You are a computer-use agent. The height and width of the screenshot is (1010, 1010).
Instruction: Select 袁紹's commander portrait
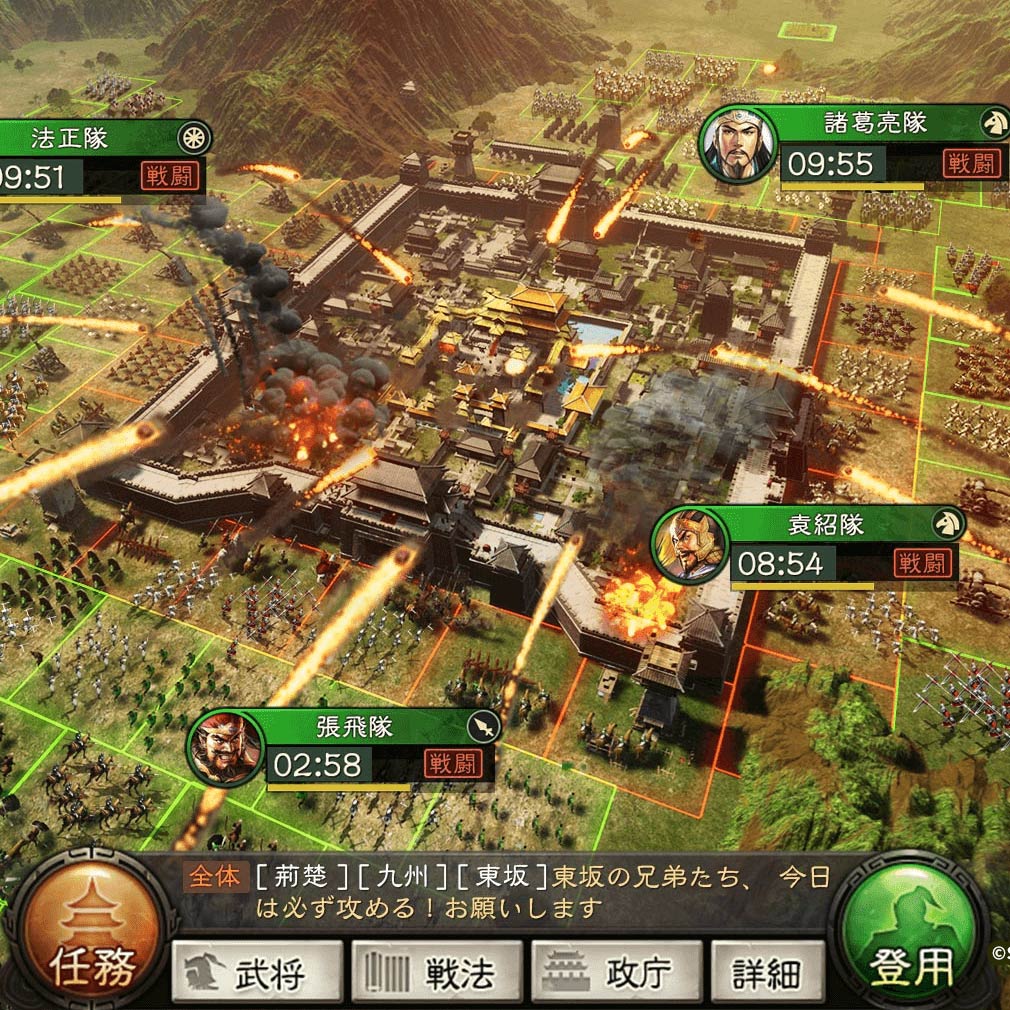pyautogui.click(x=689, y=545)
